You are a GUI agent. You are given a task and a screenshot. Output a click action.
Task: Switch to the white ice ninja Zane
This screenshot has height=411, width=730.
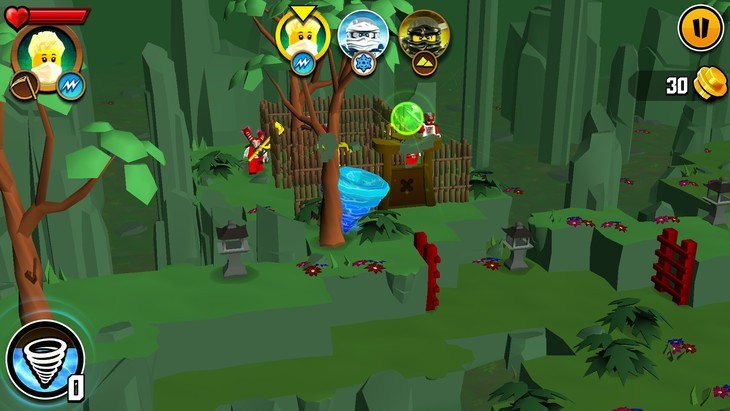point(363,36)
